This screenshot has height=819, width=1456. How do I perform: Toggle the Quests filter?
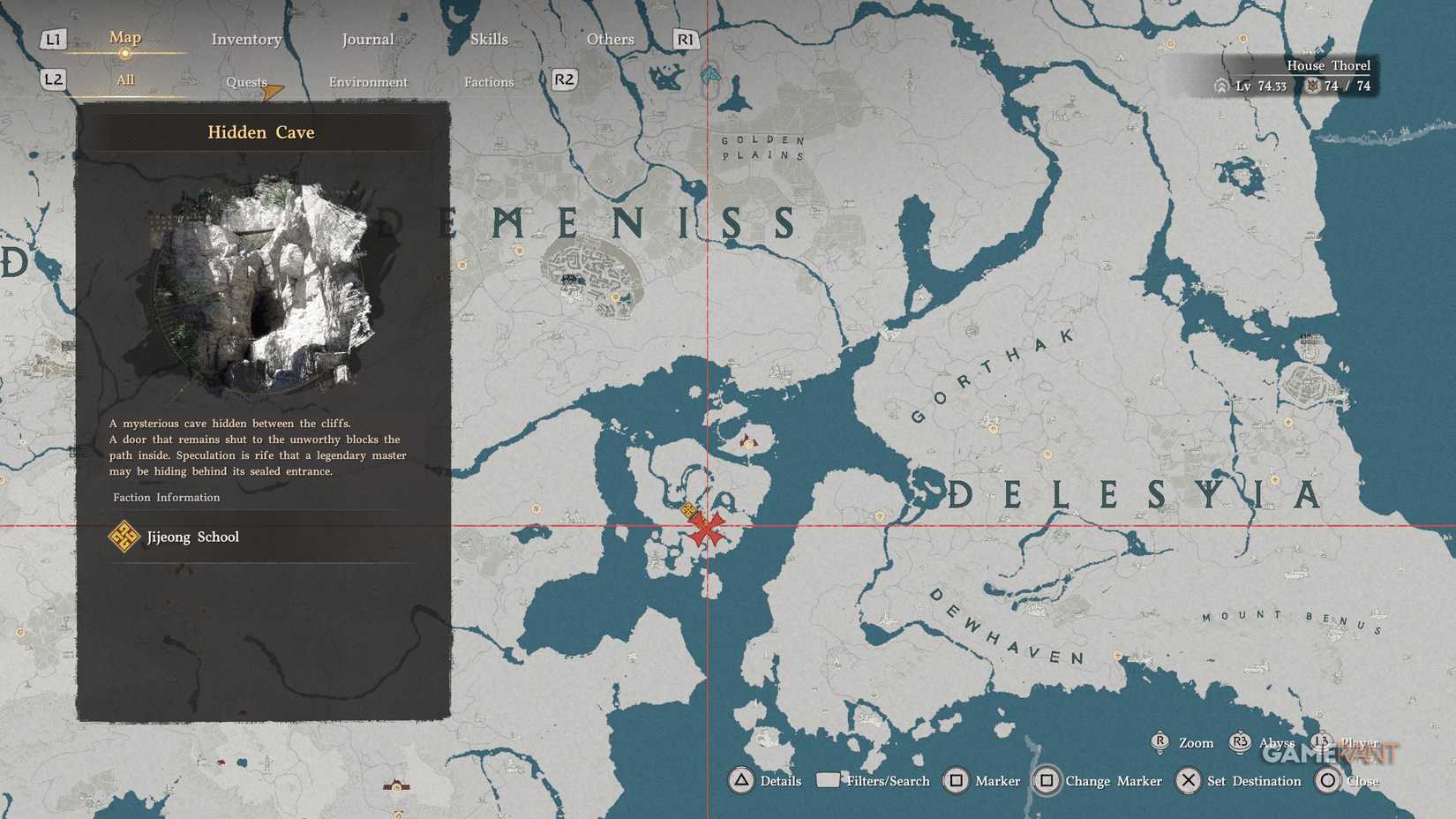pyautogui.click(x=244, y=81)
